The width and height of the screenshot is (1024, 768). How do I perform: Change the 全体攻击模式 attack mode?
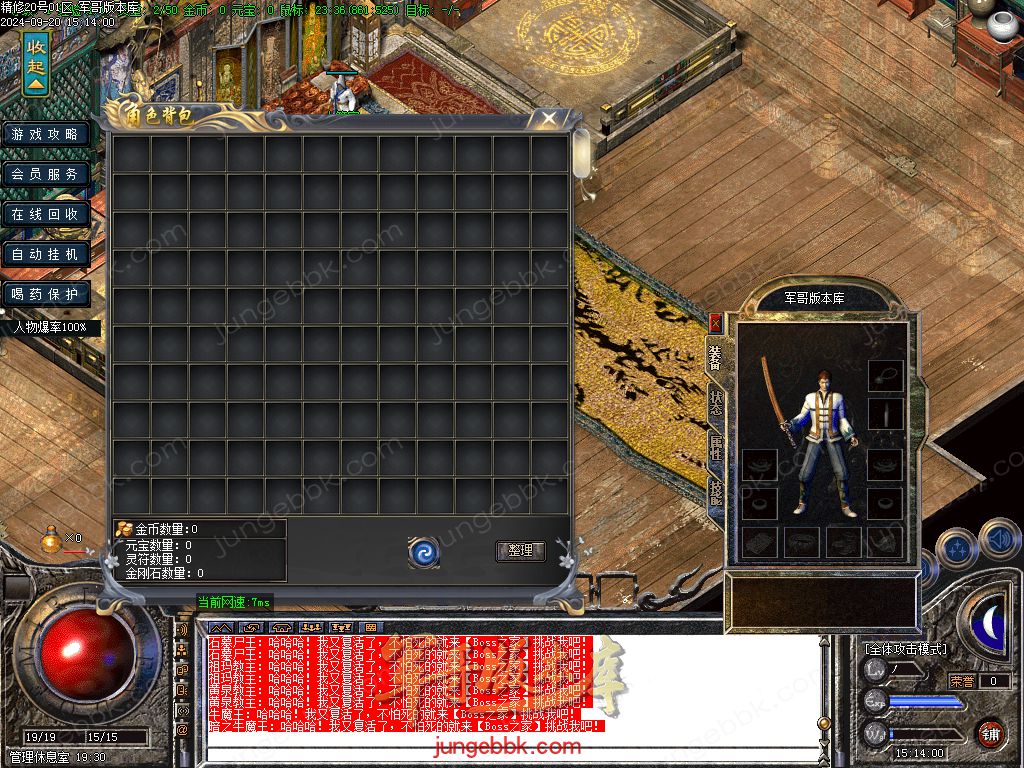906,648
